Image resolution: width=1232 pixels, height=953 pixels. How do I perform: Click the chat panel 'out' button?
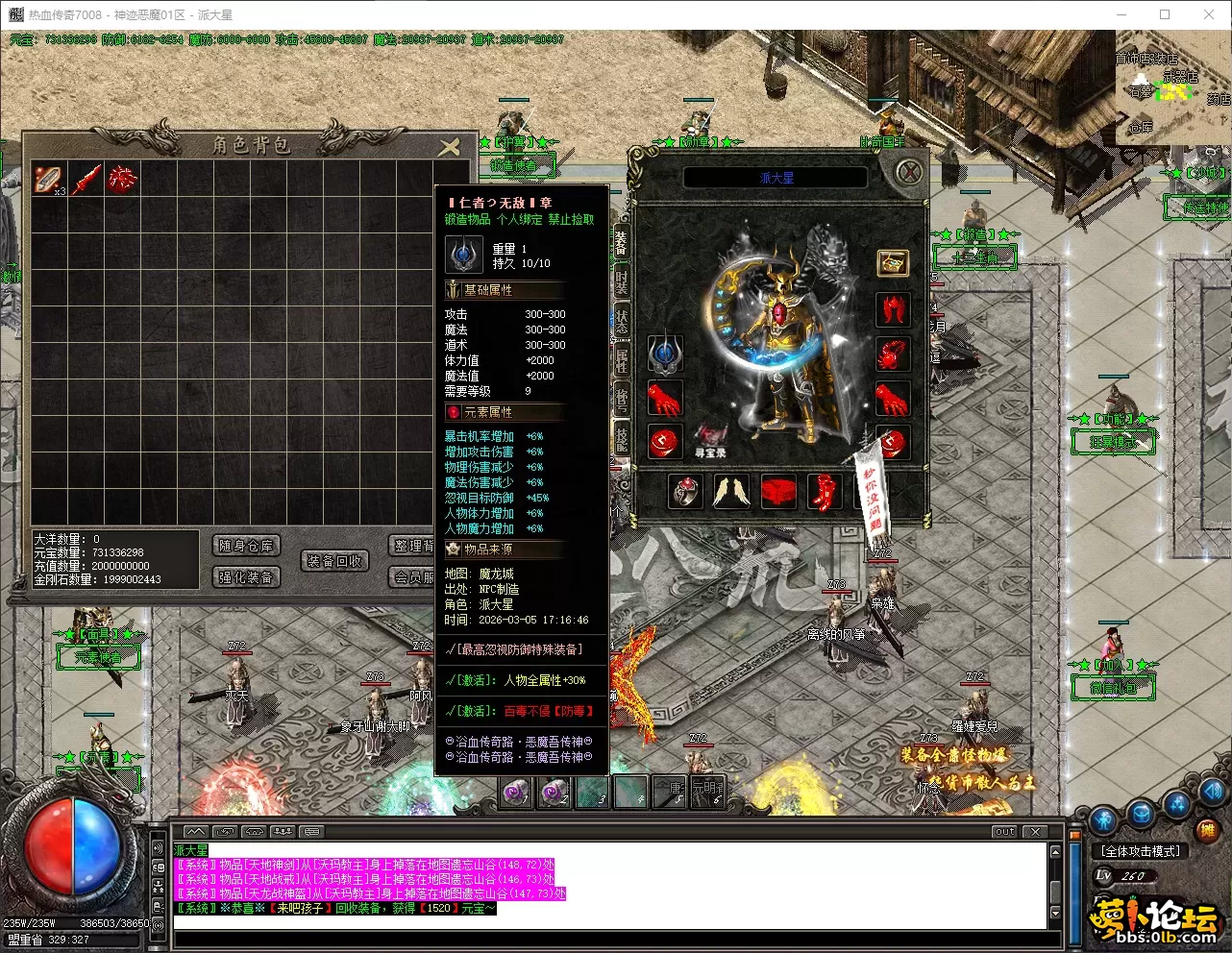tap(1004, 832)
